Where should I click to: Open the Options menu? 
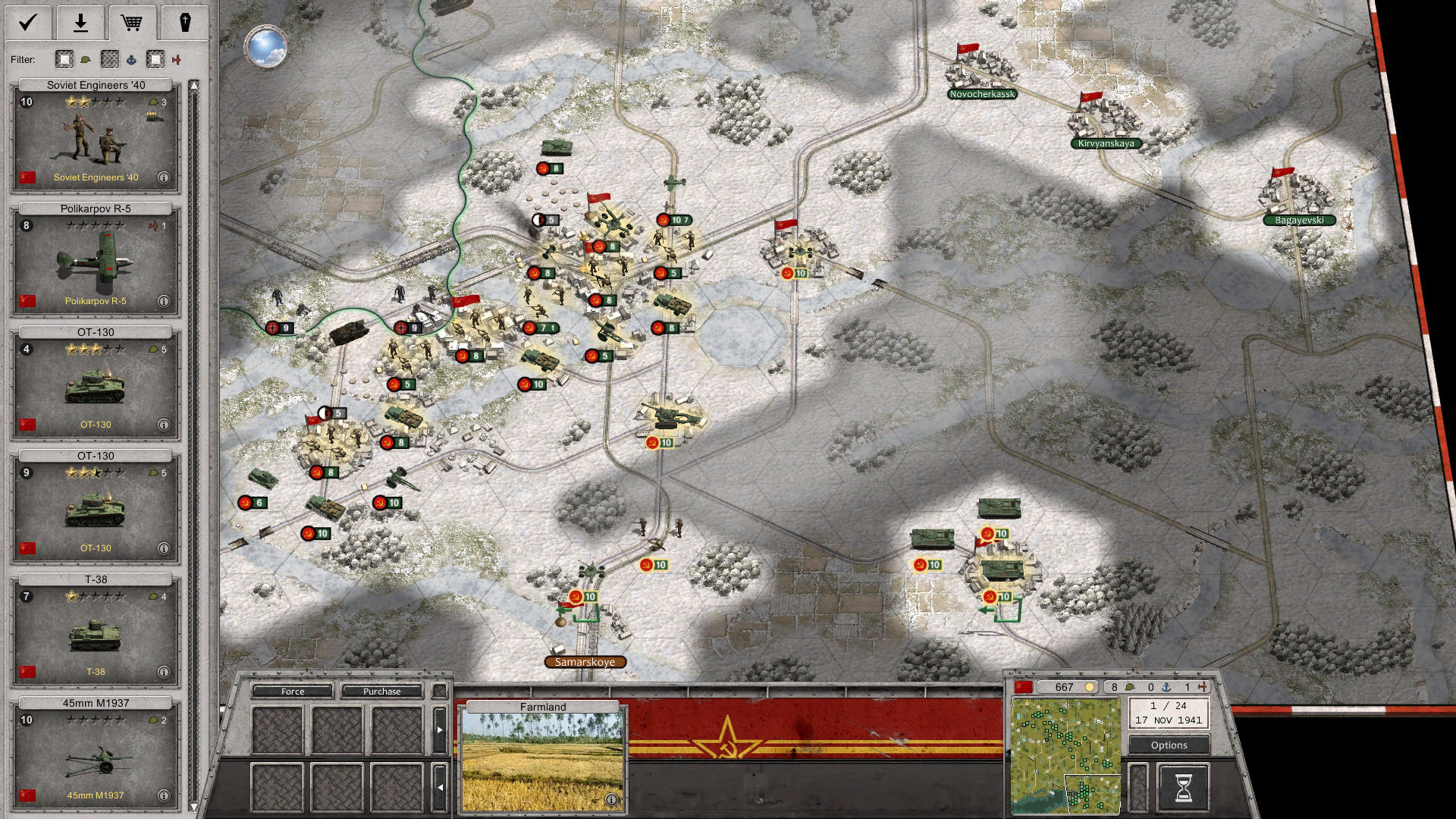[1169, 745]
